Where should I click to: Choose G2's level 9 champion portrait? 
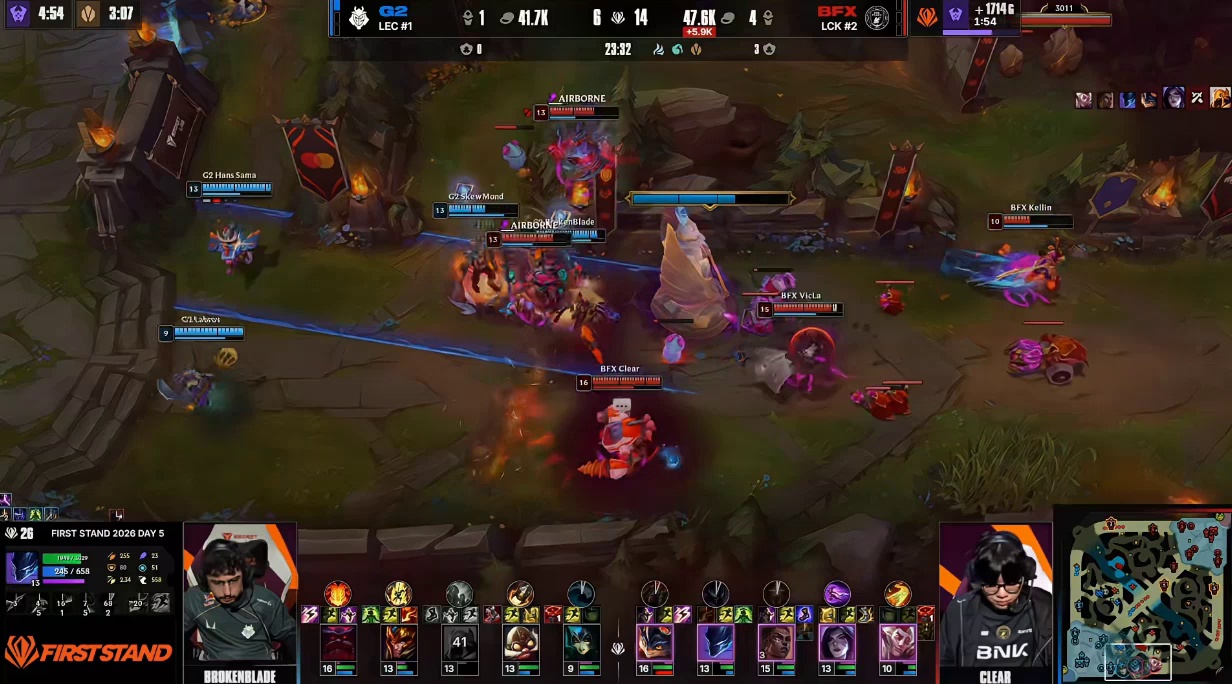point(581,643)
